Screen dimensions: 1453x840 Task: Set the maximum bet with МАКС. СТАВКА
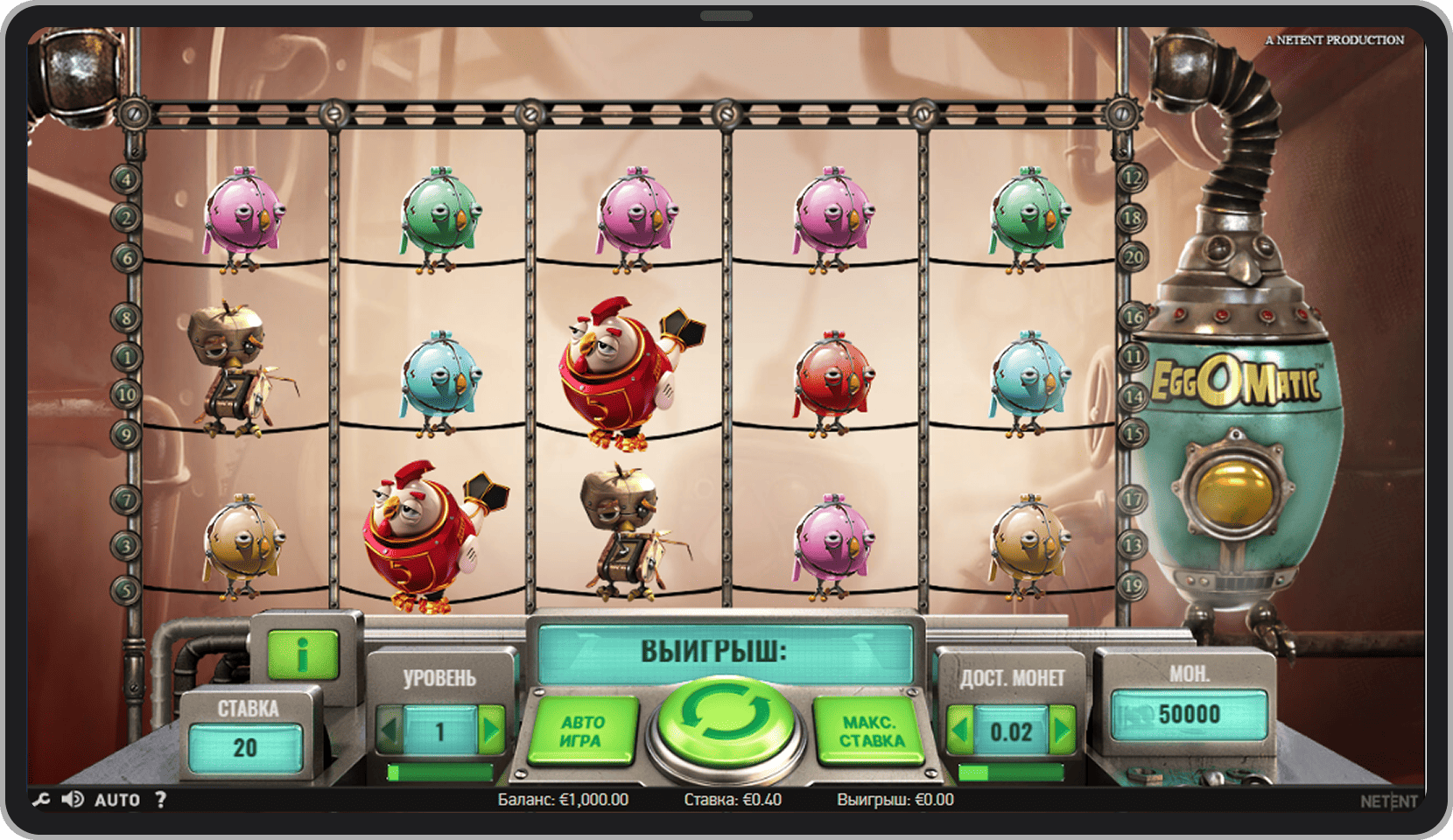click(x=871, y=732)
